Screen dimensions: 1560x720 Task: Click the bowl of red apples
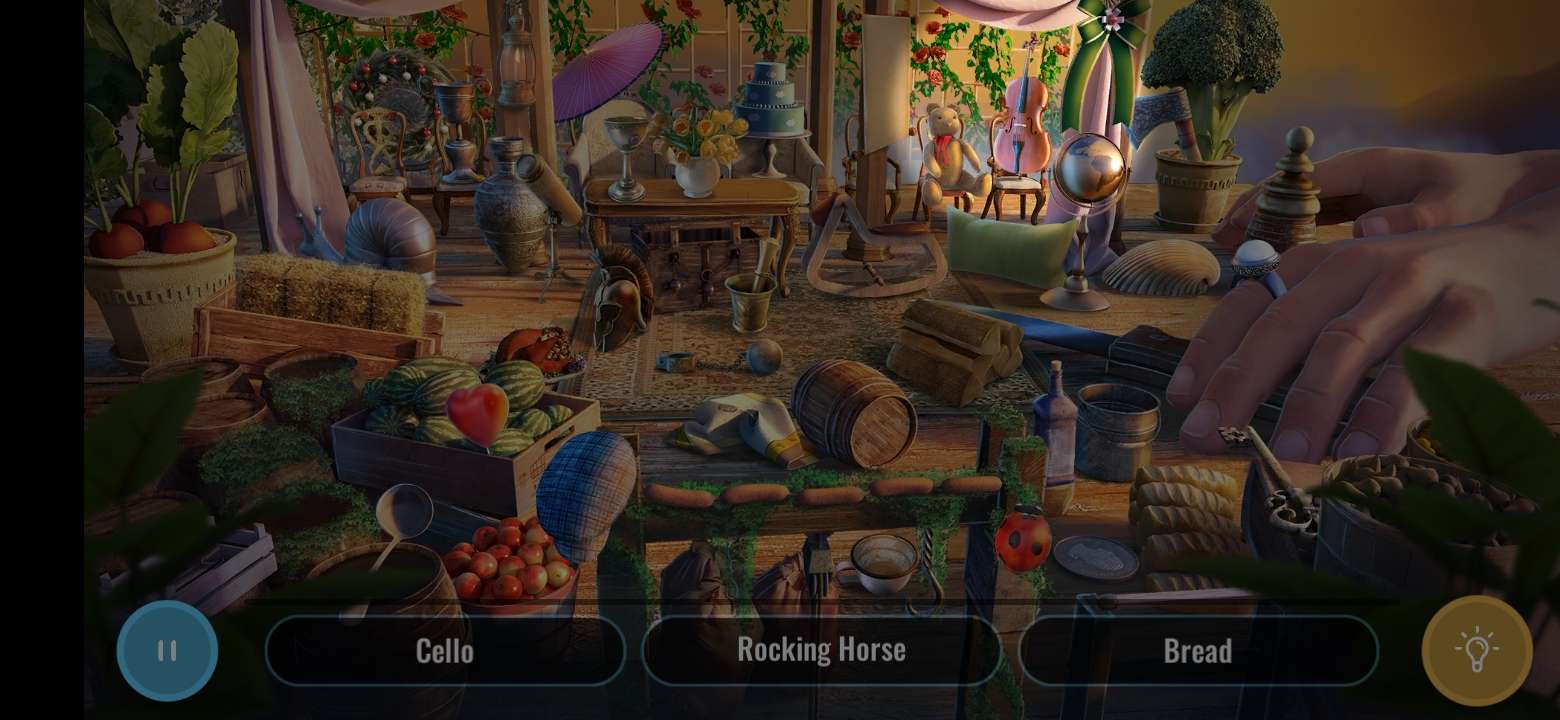click(x=512, y=562)
